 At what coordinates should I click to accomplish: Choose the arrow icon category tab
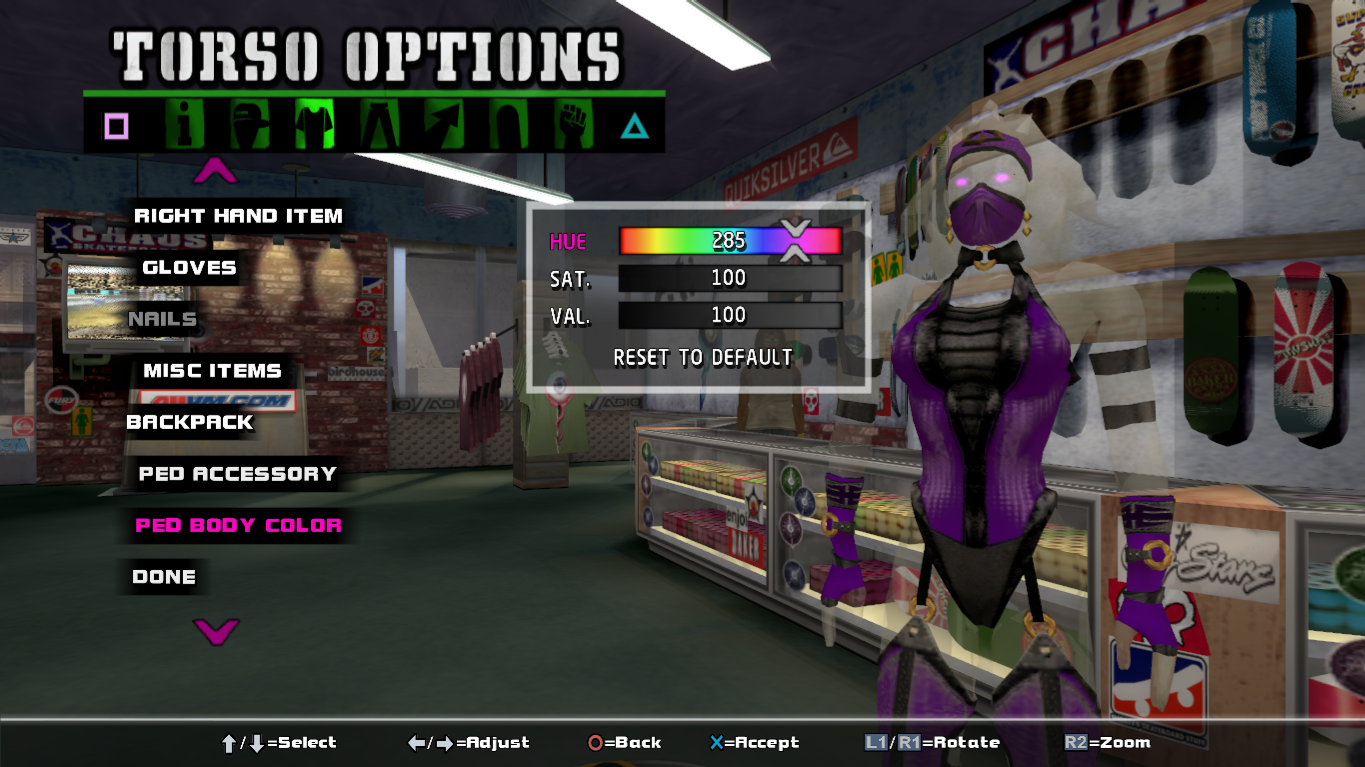click(444, 125)
